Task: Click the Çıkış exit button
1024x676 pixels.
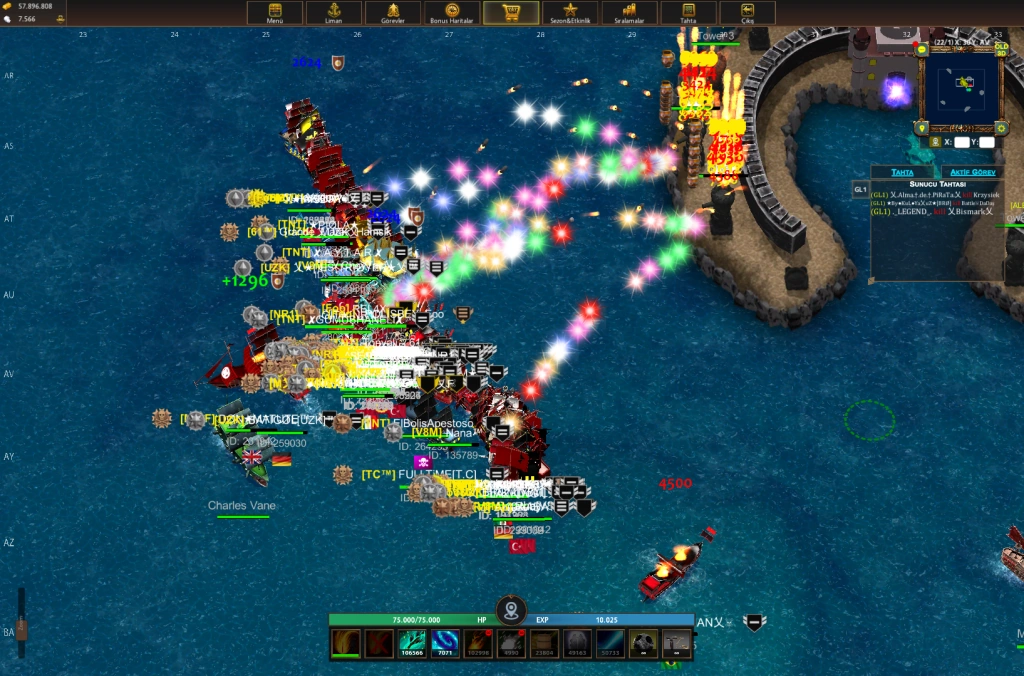Action: click(x=747, y=13)
